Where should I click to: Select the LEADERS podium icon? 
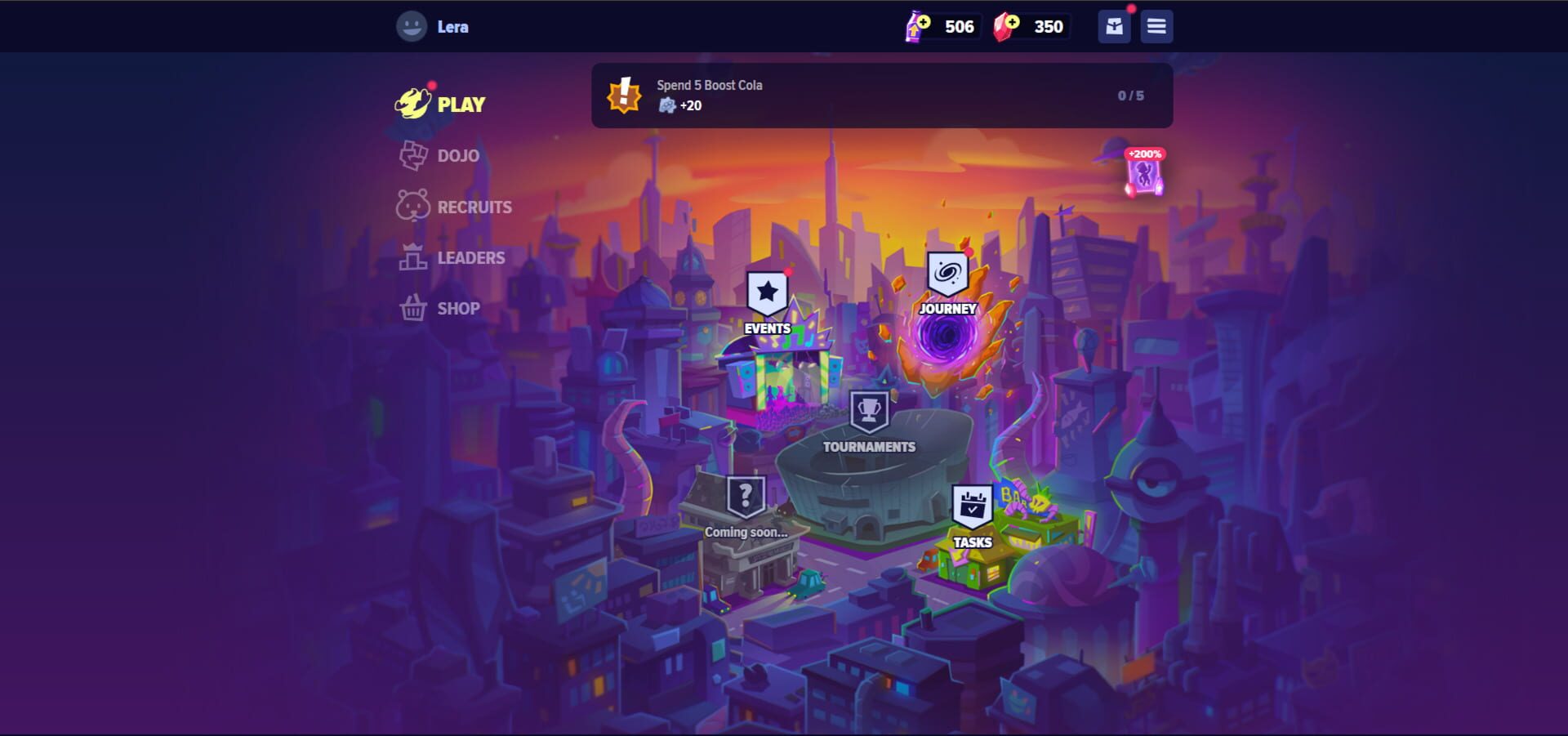pos(414,257)
